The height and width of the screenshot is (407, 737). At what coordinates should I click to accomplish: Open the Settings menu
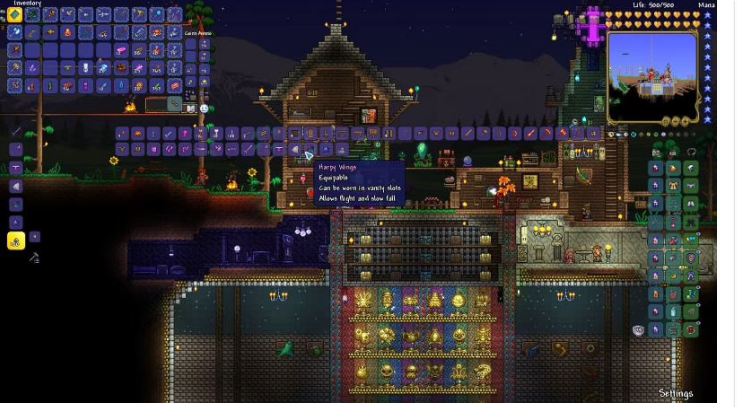(675, 393)
